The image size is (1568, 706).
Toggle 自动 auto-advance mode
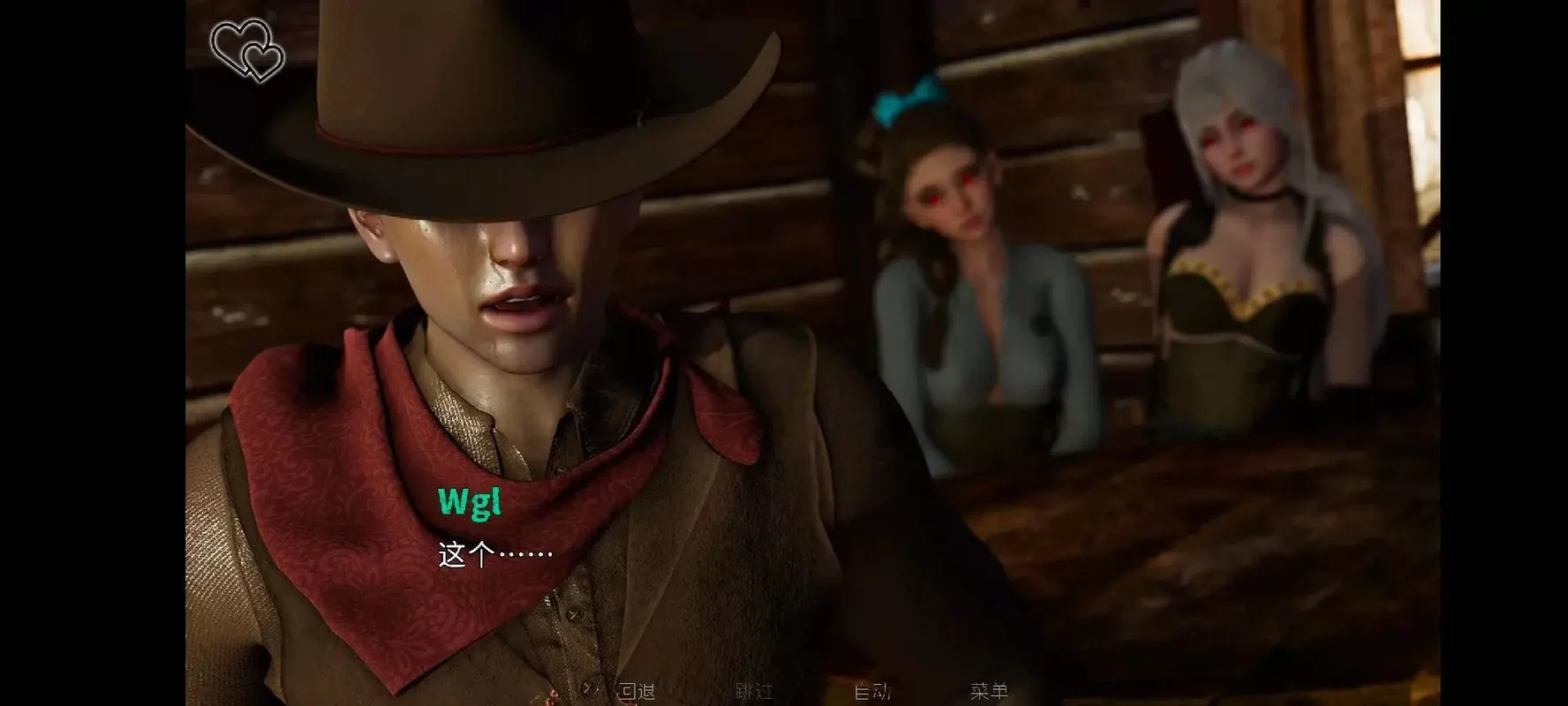point(871,691)
